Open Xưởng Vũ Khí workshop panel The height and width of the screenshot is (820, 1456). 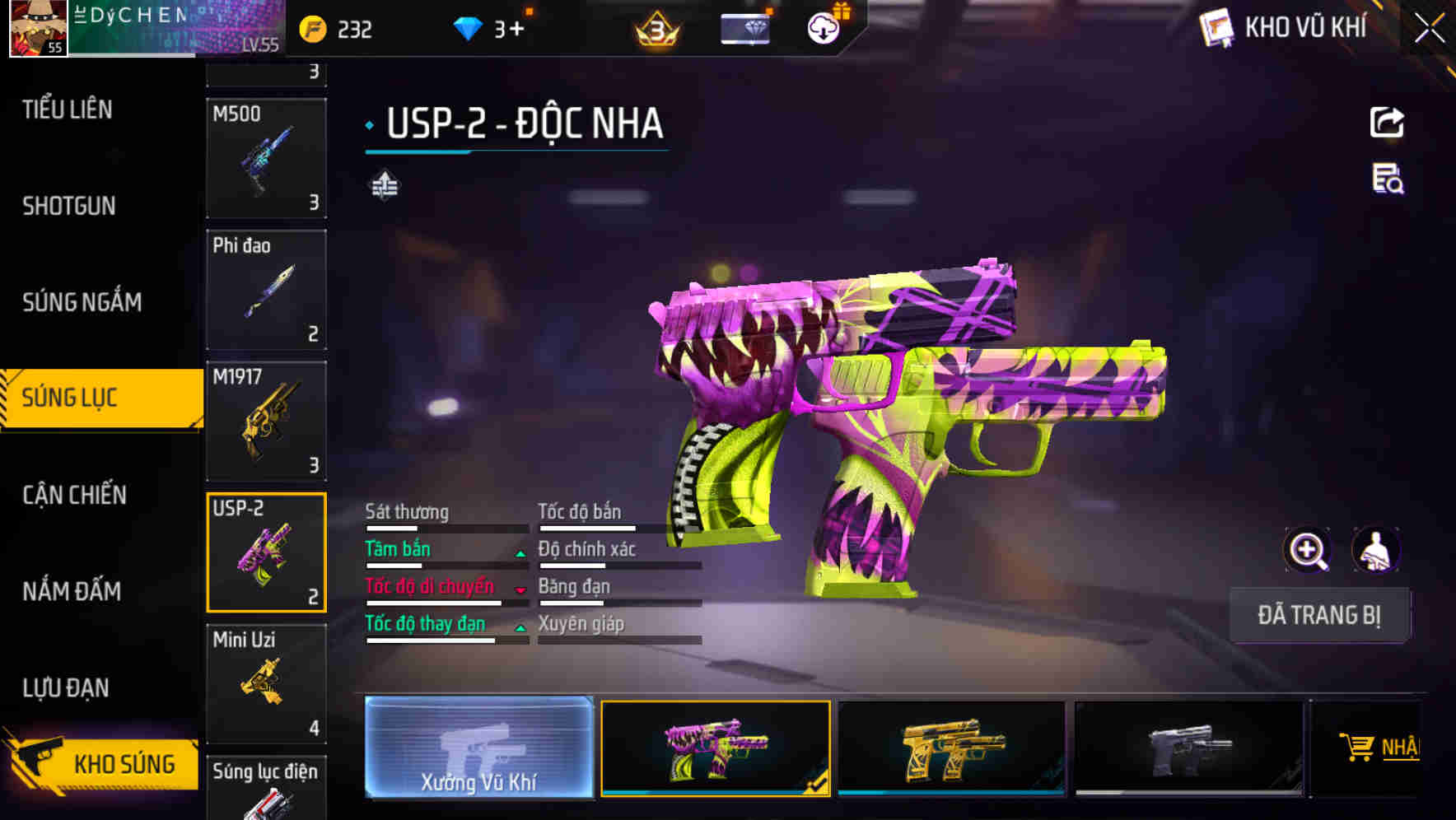pos(478,748)
